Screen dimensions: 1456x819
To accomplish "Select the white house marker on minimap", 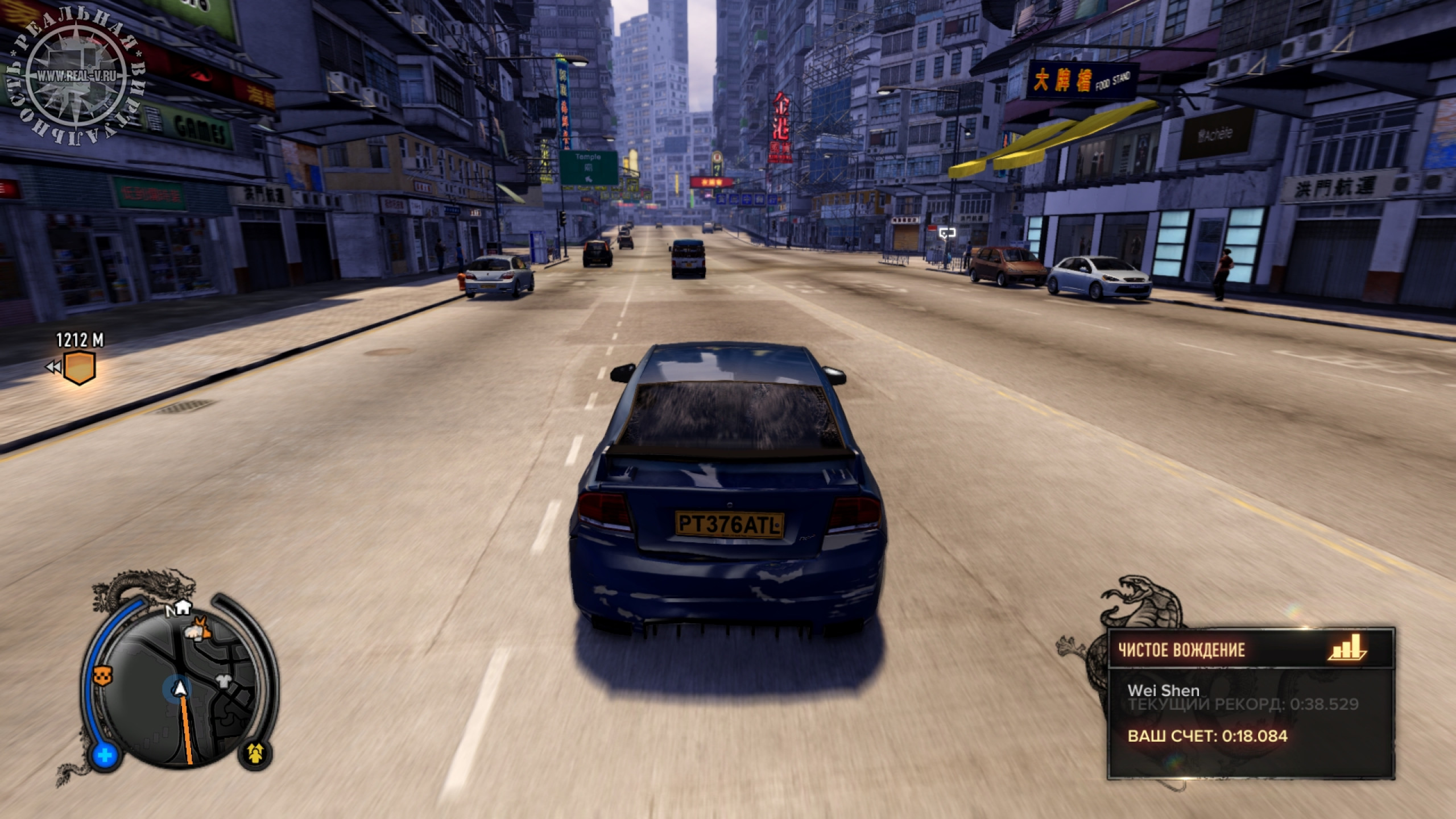I will pyautogui.click(x=183, y=607).
